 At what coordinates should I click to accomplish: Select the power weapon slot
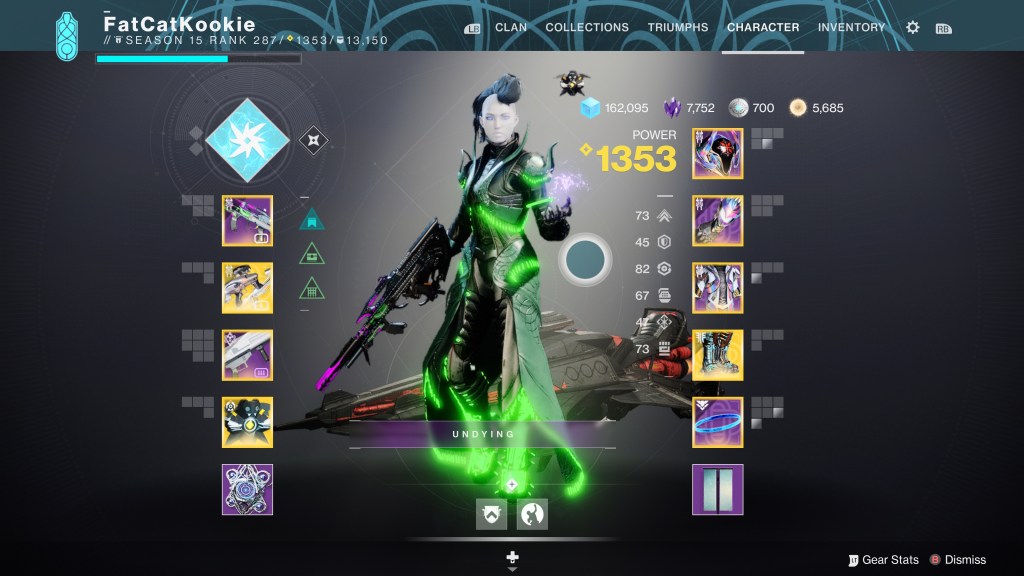pos(247,355)
